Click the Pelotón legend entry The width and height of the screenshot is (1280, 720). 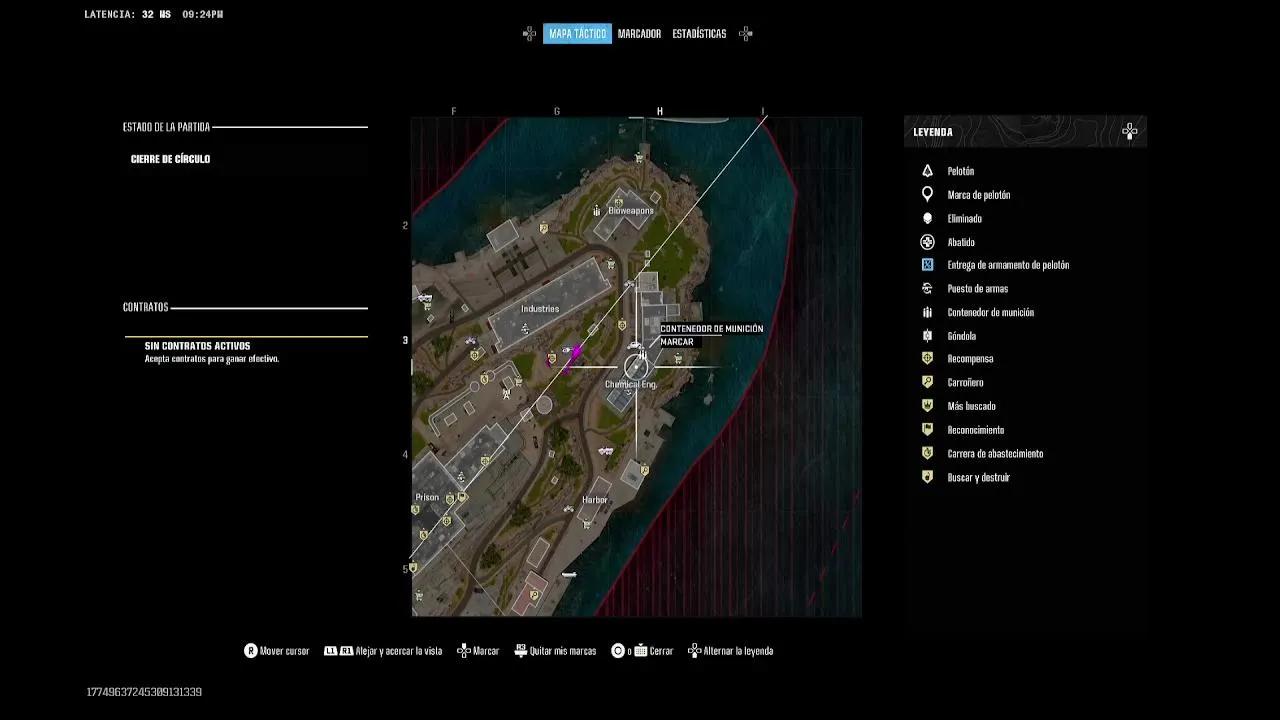(960, 171)
